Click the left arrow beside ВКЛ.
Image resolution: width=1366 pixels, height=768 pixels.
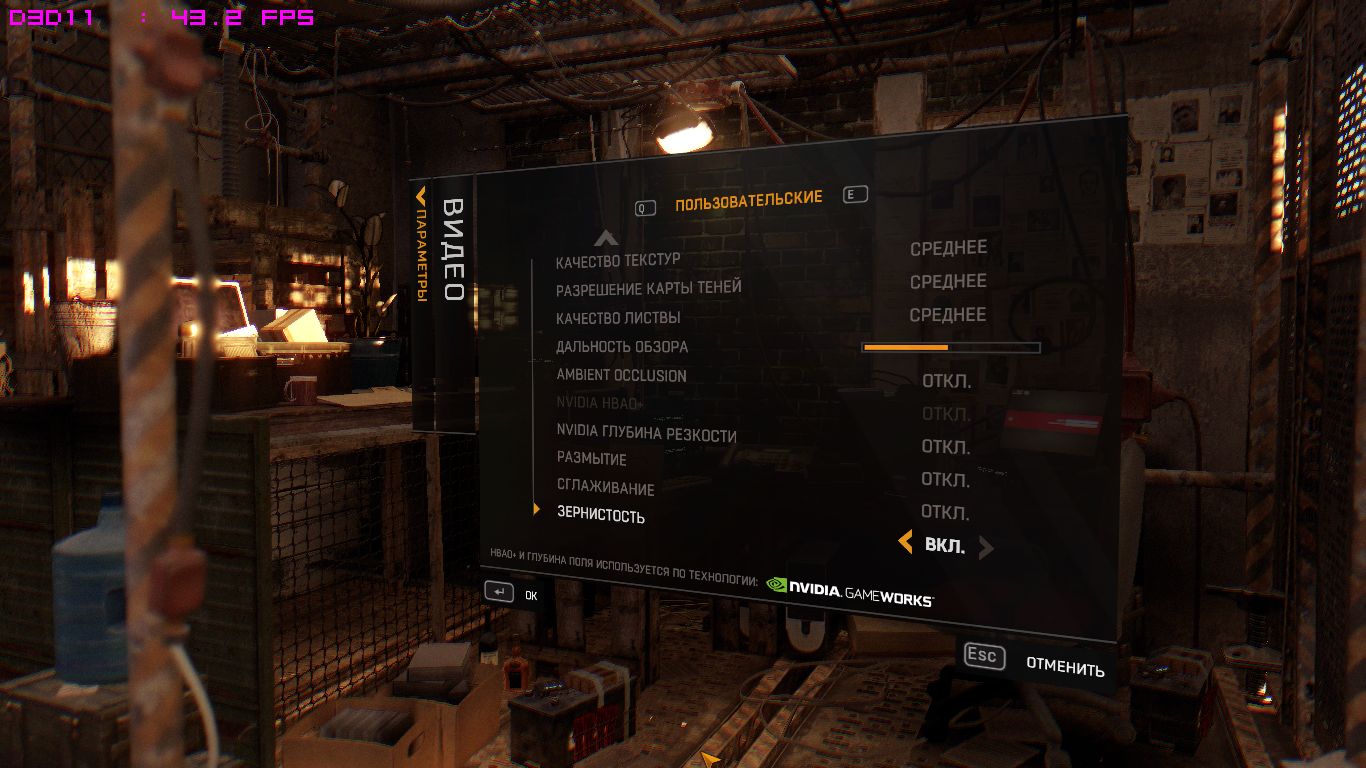pos(906,543)
